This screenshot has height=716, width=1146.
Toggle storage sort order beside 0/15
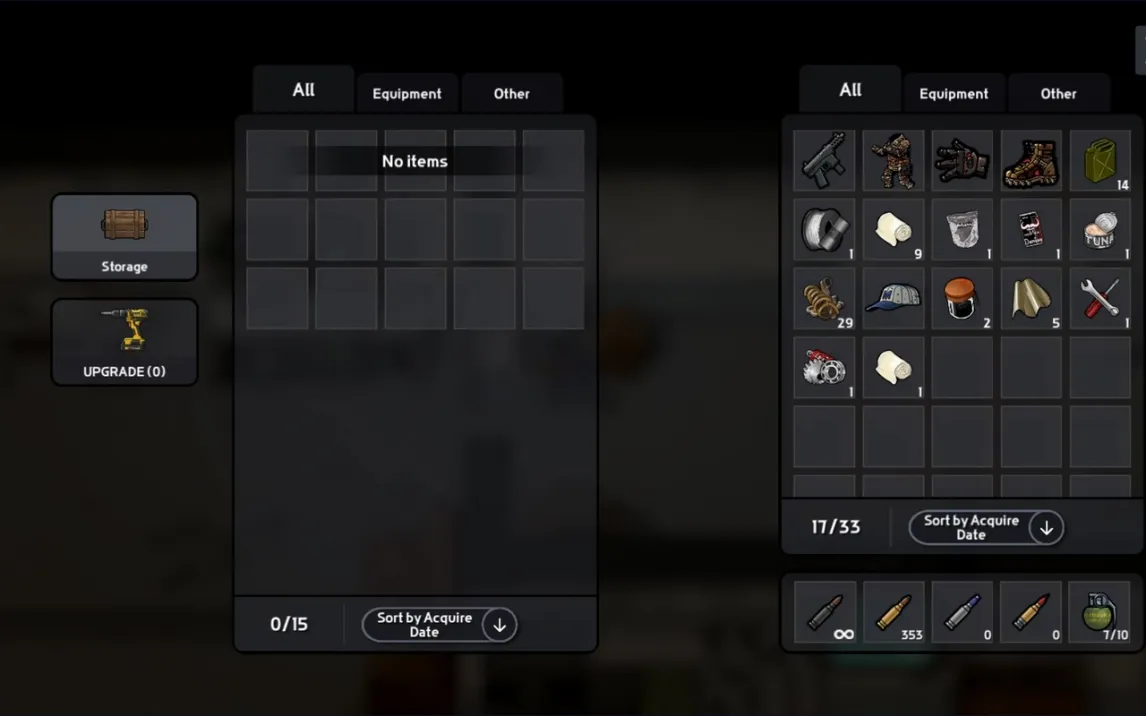[499, 625]
